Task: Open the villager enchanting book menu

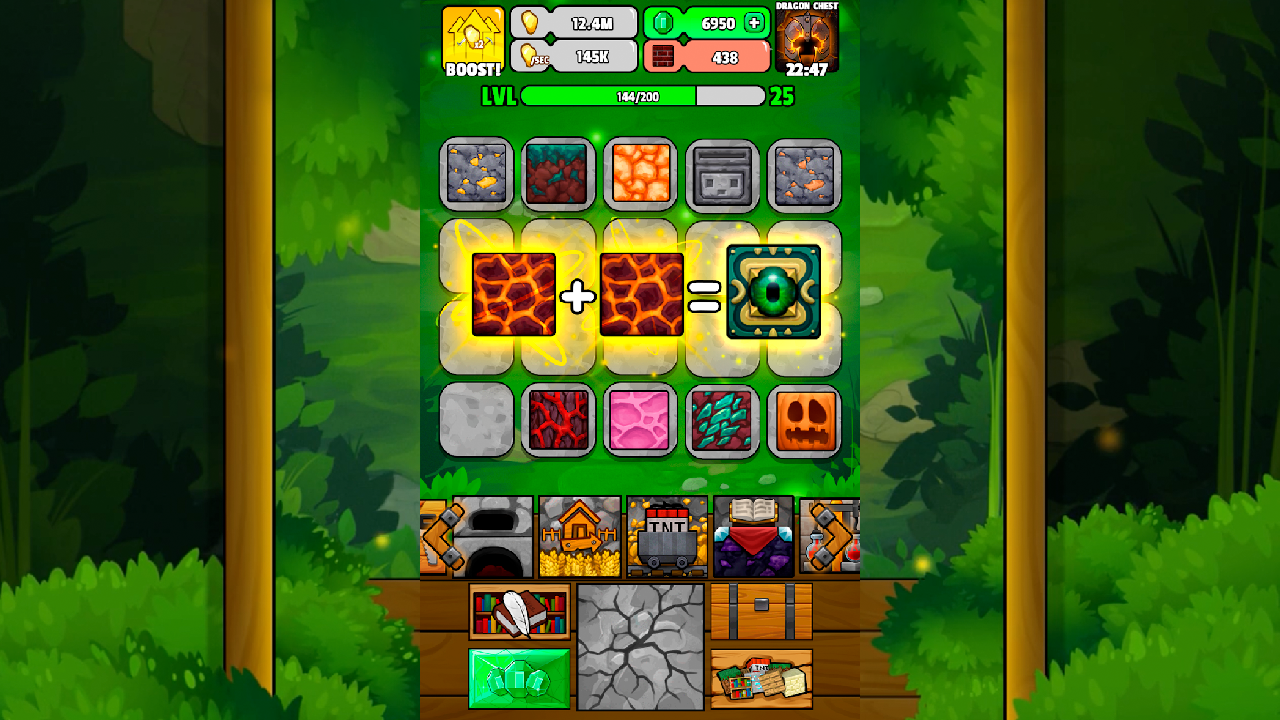Action: [755, 537]
